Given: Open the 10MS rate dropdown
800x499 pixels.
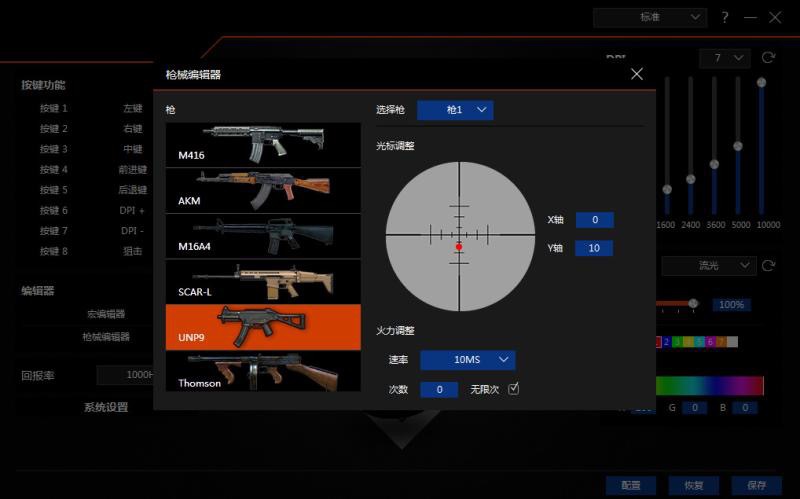Looking at the screenshot, I should [x=467, y=360].
